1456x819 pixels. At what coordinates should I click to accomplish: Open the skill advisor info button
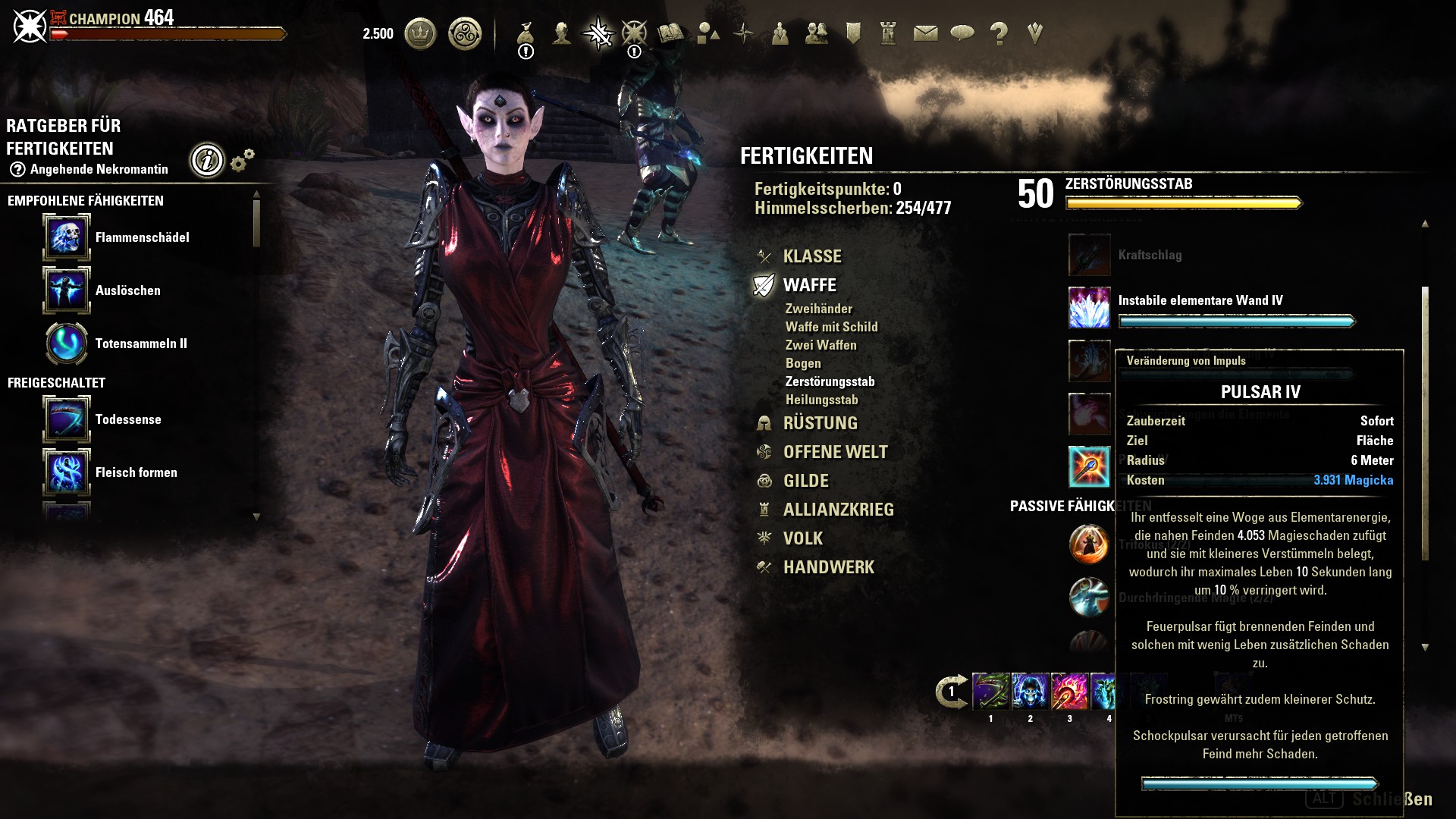pyautogui.click(x=207, y=160)
